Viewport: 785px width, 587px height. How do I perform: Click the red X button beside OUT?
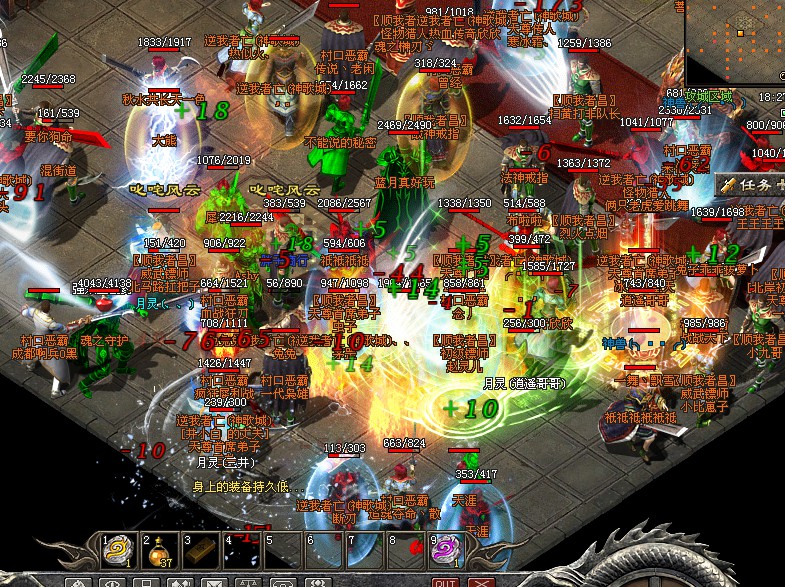click(x=482, y=582)
